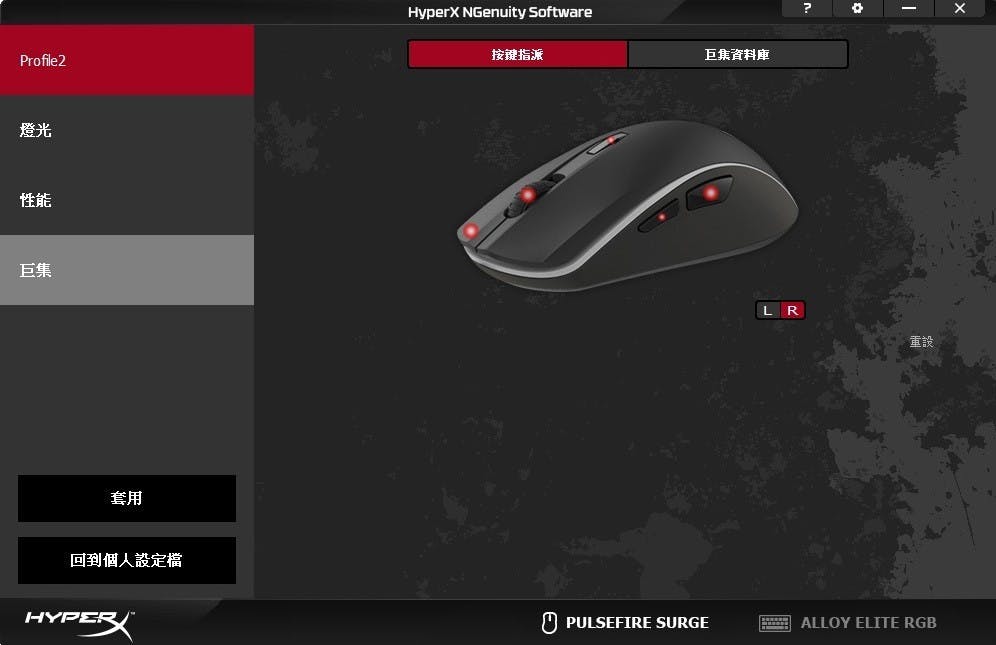Click the 重設 reset link
The width and height of the screenshot is (996, 645).
921,341
